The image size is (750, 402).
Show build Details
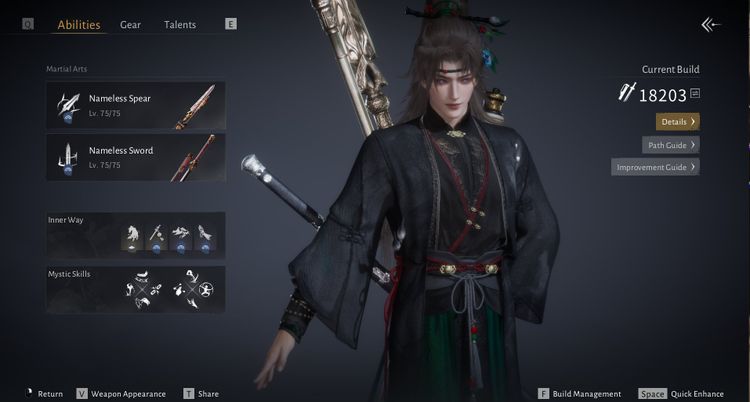click(x=677, y=121)
